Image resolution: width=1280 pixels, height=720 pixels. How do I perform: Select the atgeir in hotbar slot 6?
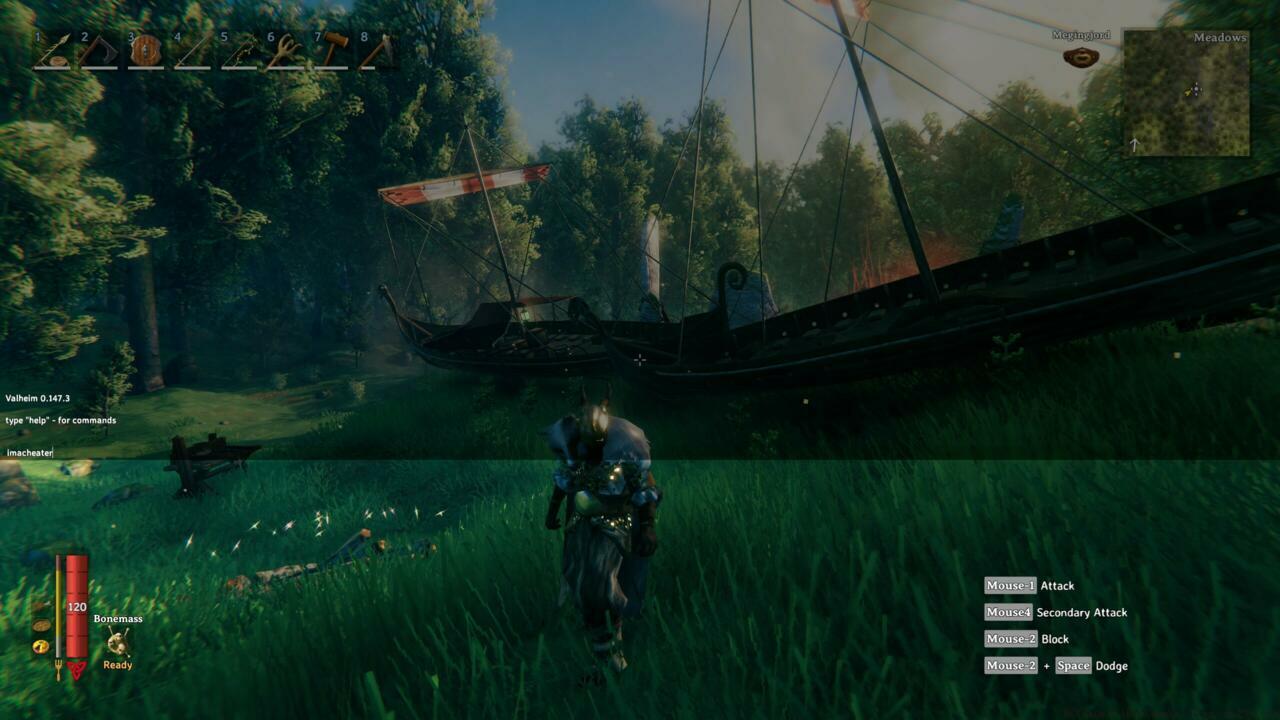tap(286, 52)
